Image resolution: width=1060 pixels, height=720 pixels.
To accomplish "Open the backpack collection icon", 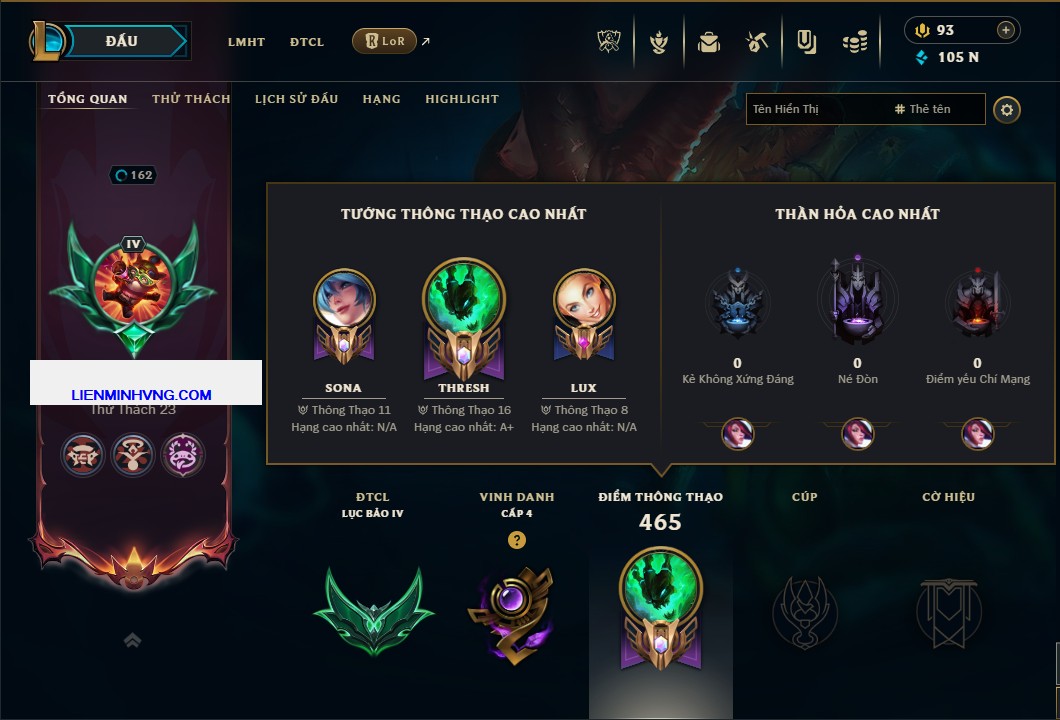I will coord(709,42).
